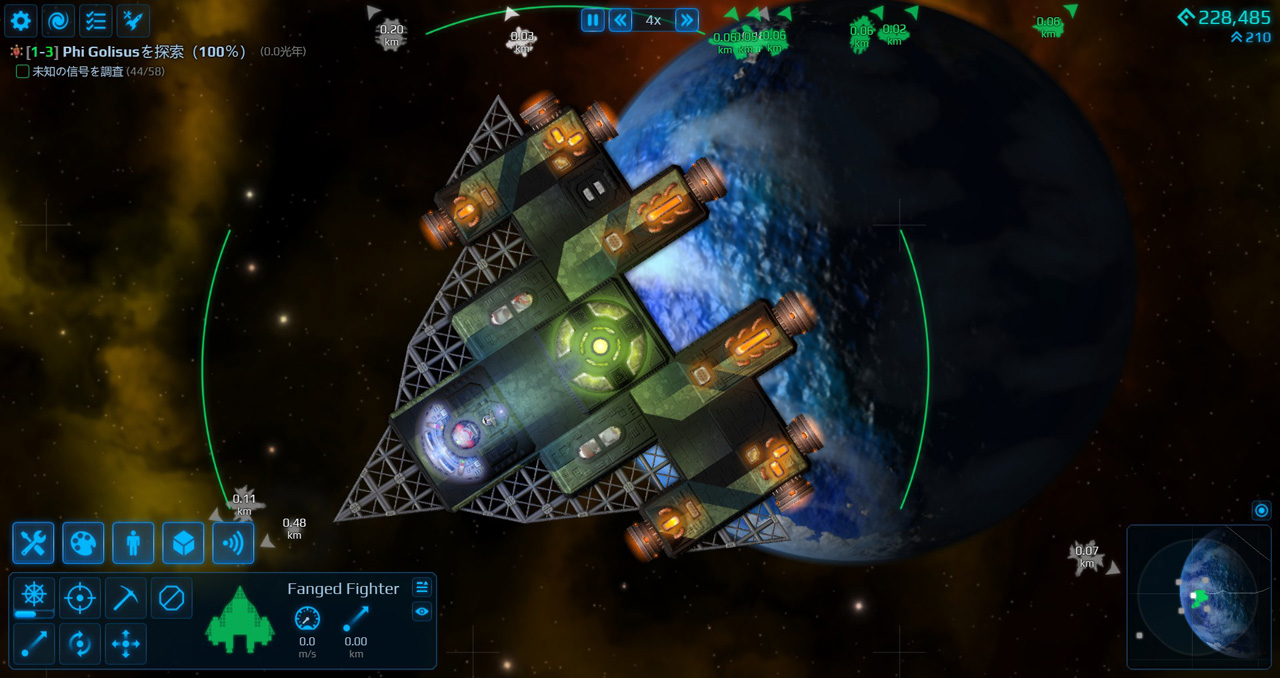Open the gear settings menu
The width and height of the screenshot is (1280, 678).
[x=21, y=20]
